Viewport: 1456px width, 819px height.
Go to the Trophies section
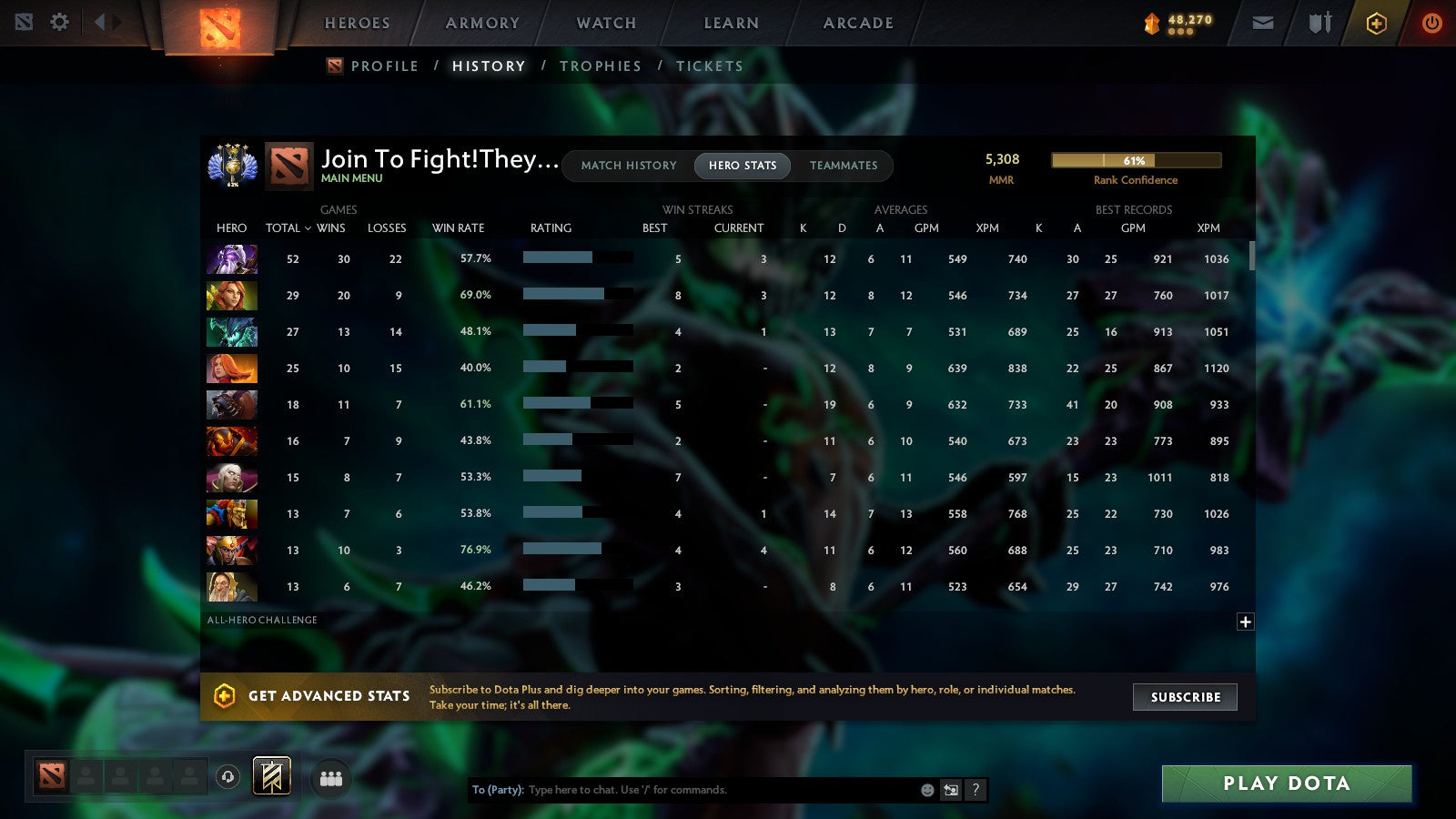601,66
